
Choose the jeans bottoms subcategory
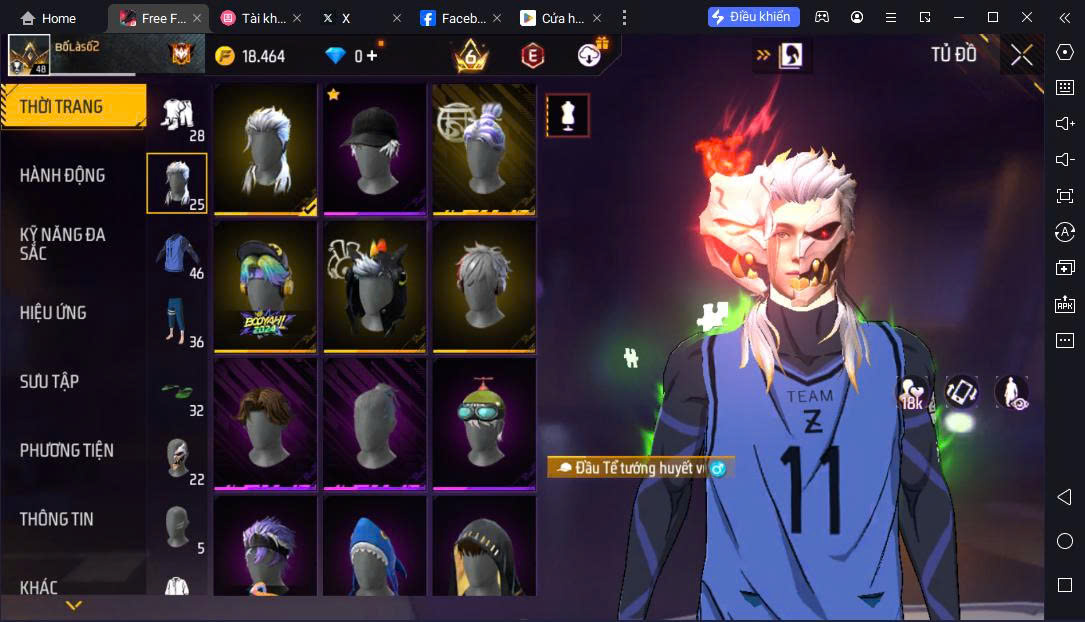[178, 324]
